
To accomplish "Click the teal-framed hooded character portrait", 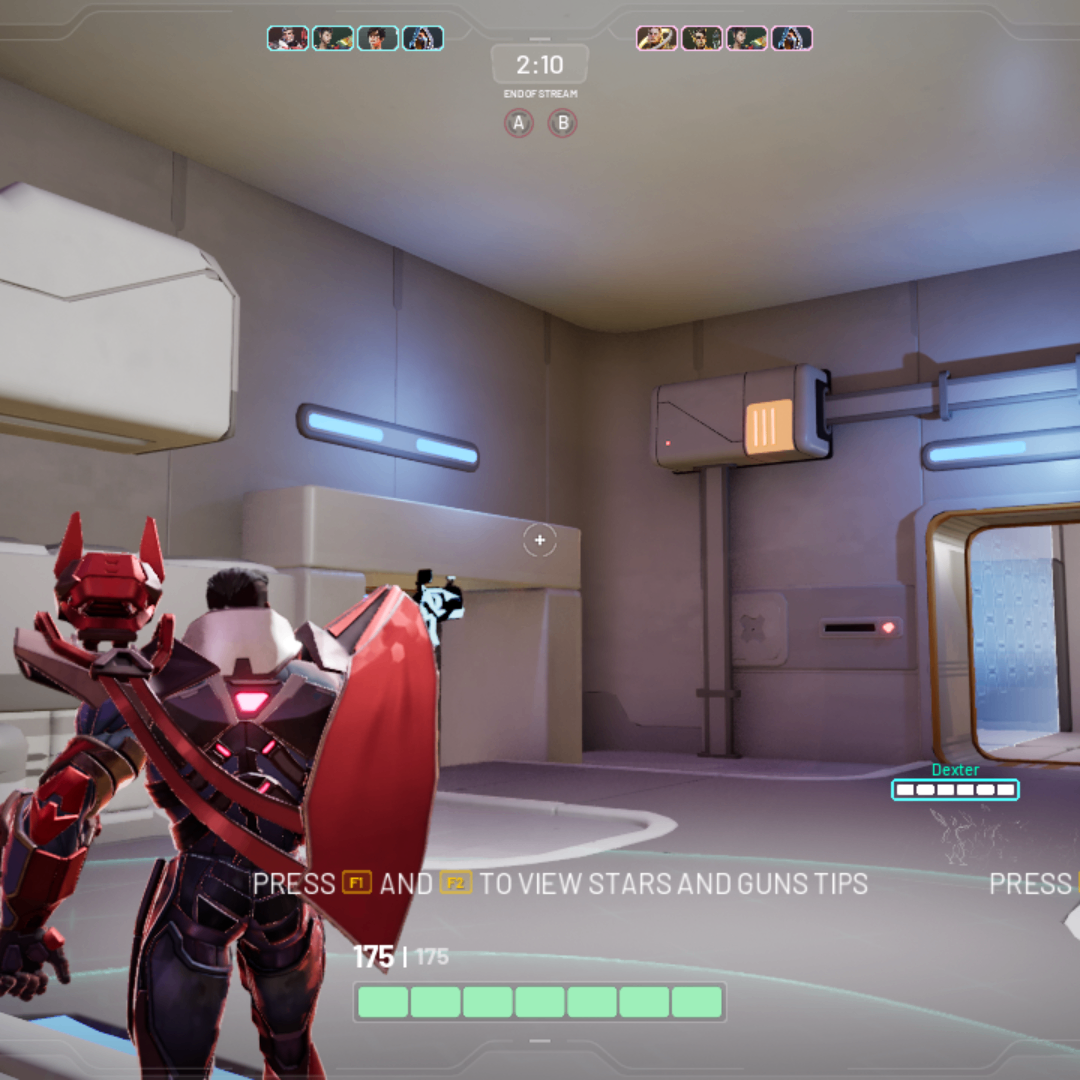I will coord(423,38).
